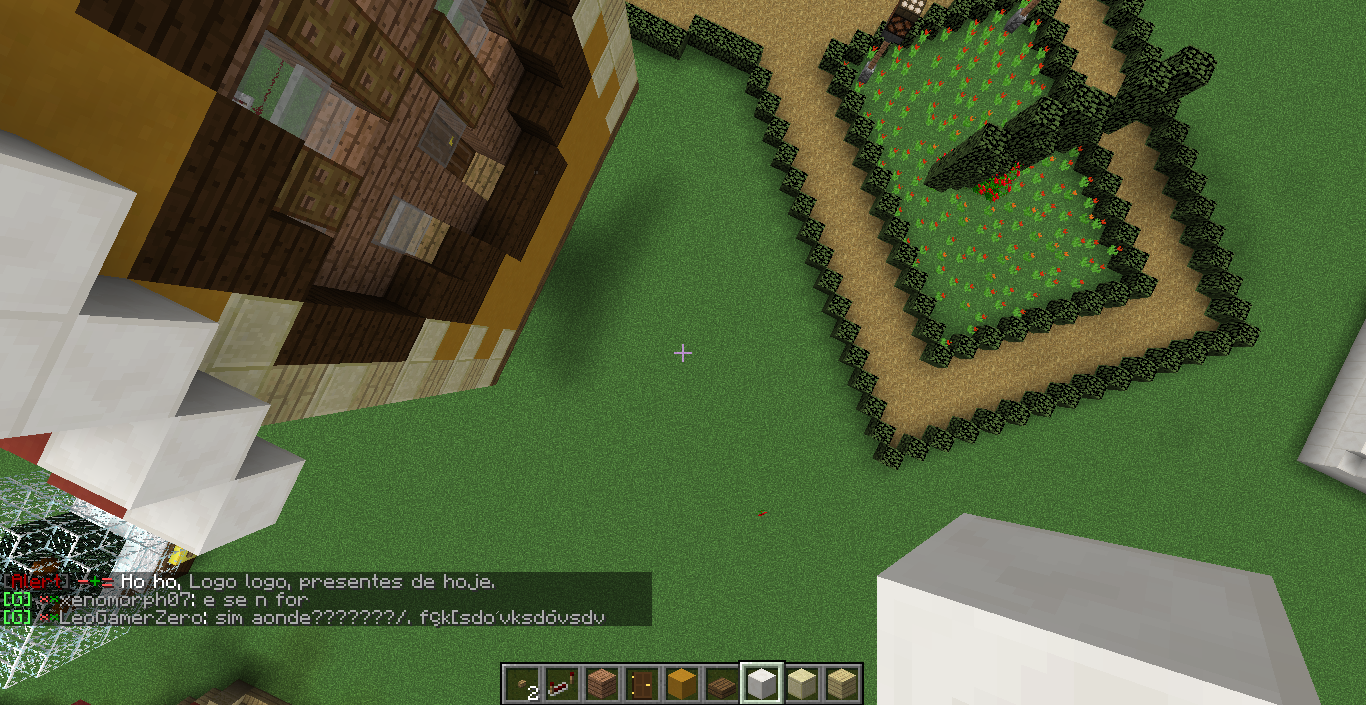Select the dark wooden door slot
Viewport: 1366px width, 705px height.
coord(641,684)
